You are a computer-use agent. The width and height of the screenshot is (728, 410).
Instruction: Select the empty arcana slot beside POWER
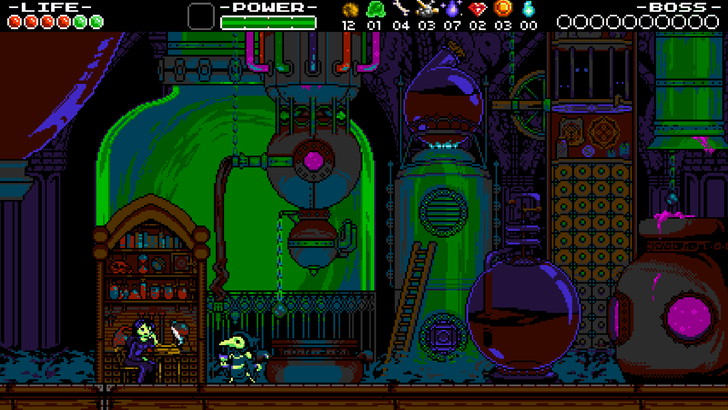coord(201,16)
